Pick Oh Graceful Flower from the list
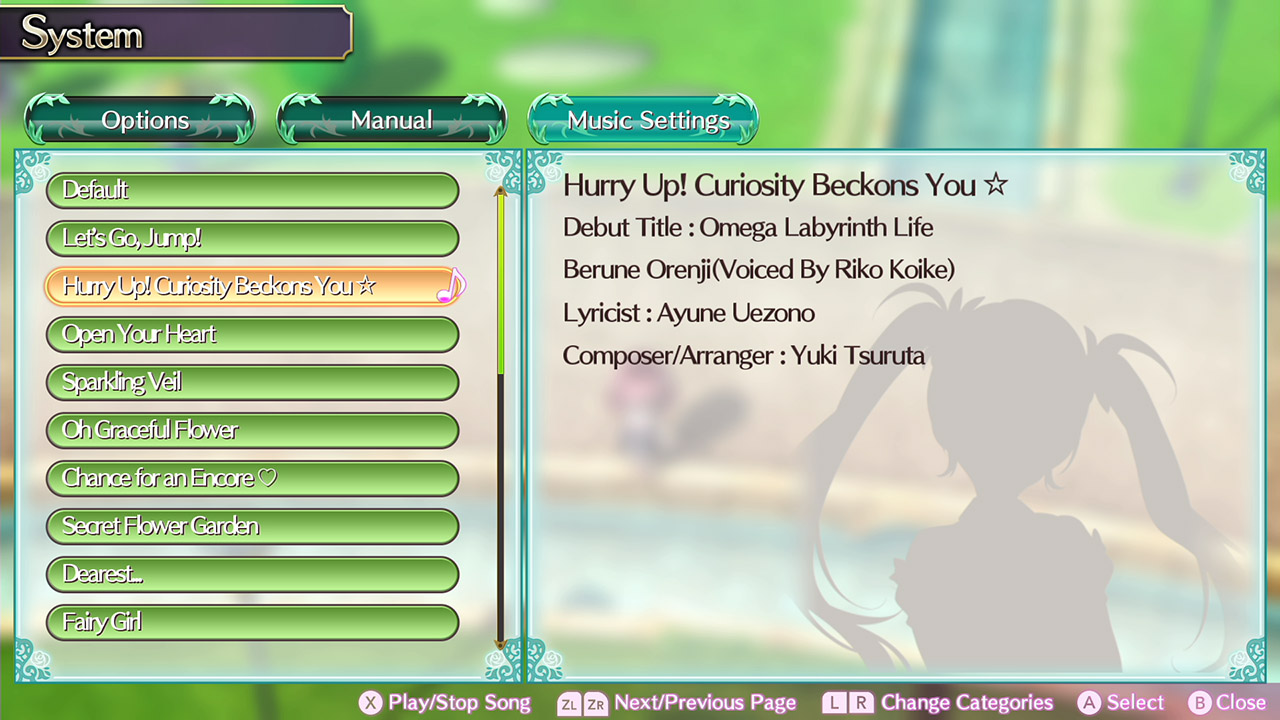The image size is (1280, 720). coord(252,430)
